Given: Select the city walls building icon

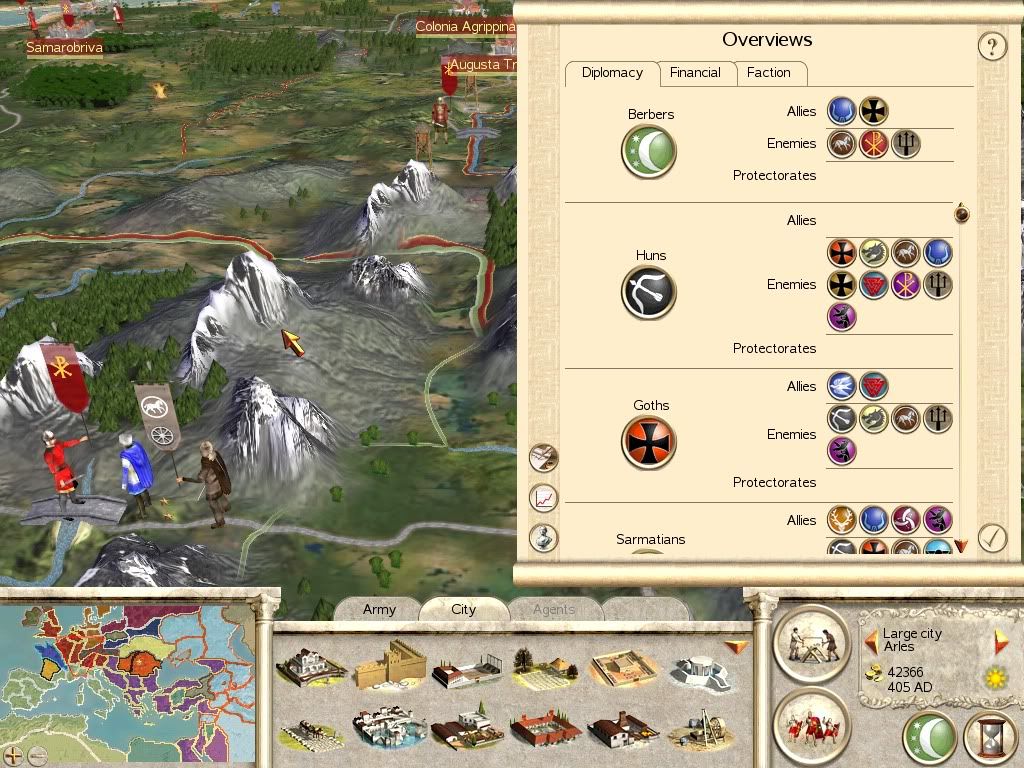Looking at the screenshot, I should (x=390, y=665).
